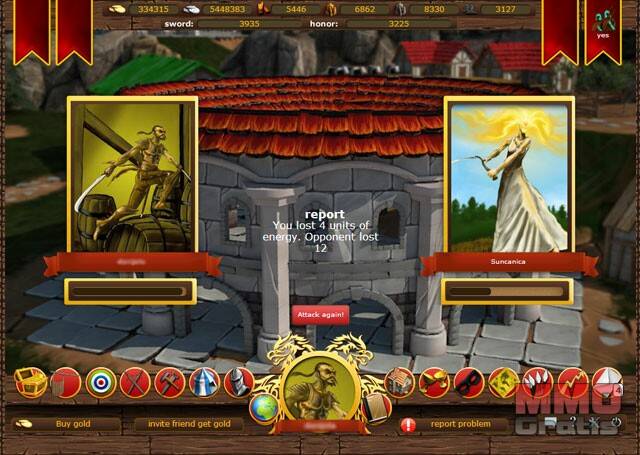Open the Buy gold shop

click(73, 424)
